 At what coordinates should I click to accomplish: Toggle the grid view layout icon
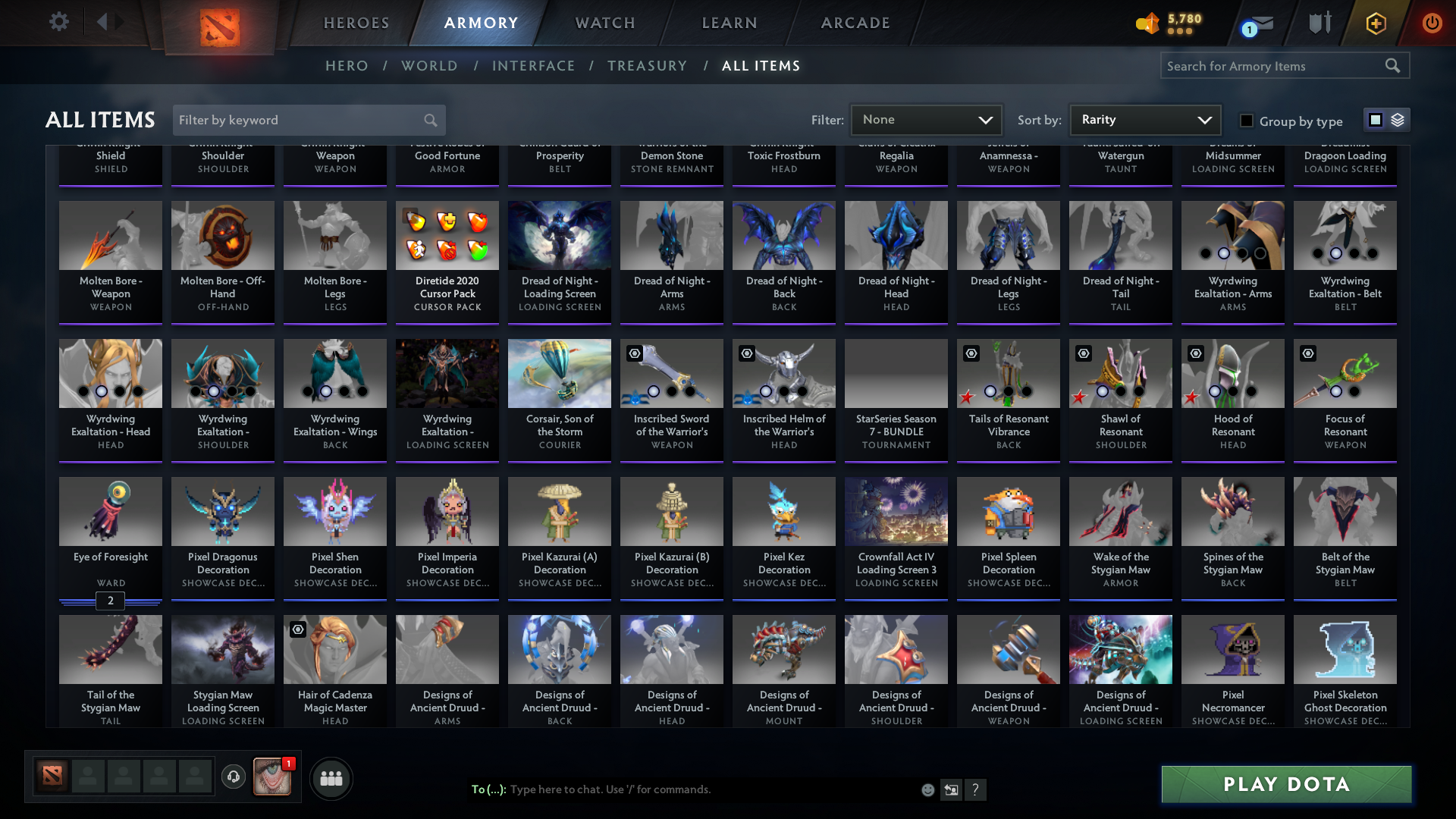tap(1376, 119)
